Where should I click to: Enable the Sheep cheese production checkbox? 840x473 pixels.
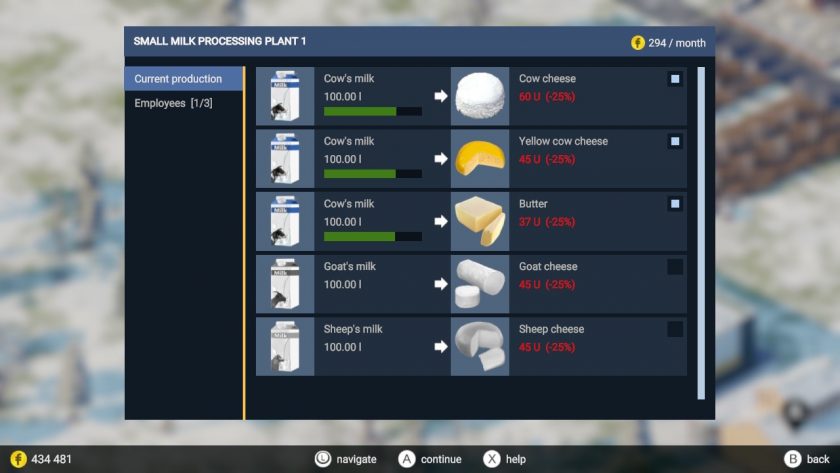click(675, 329)
